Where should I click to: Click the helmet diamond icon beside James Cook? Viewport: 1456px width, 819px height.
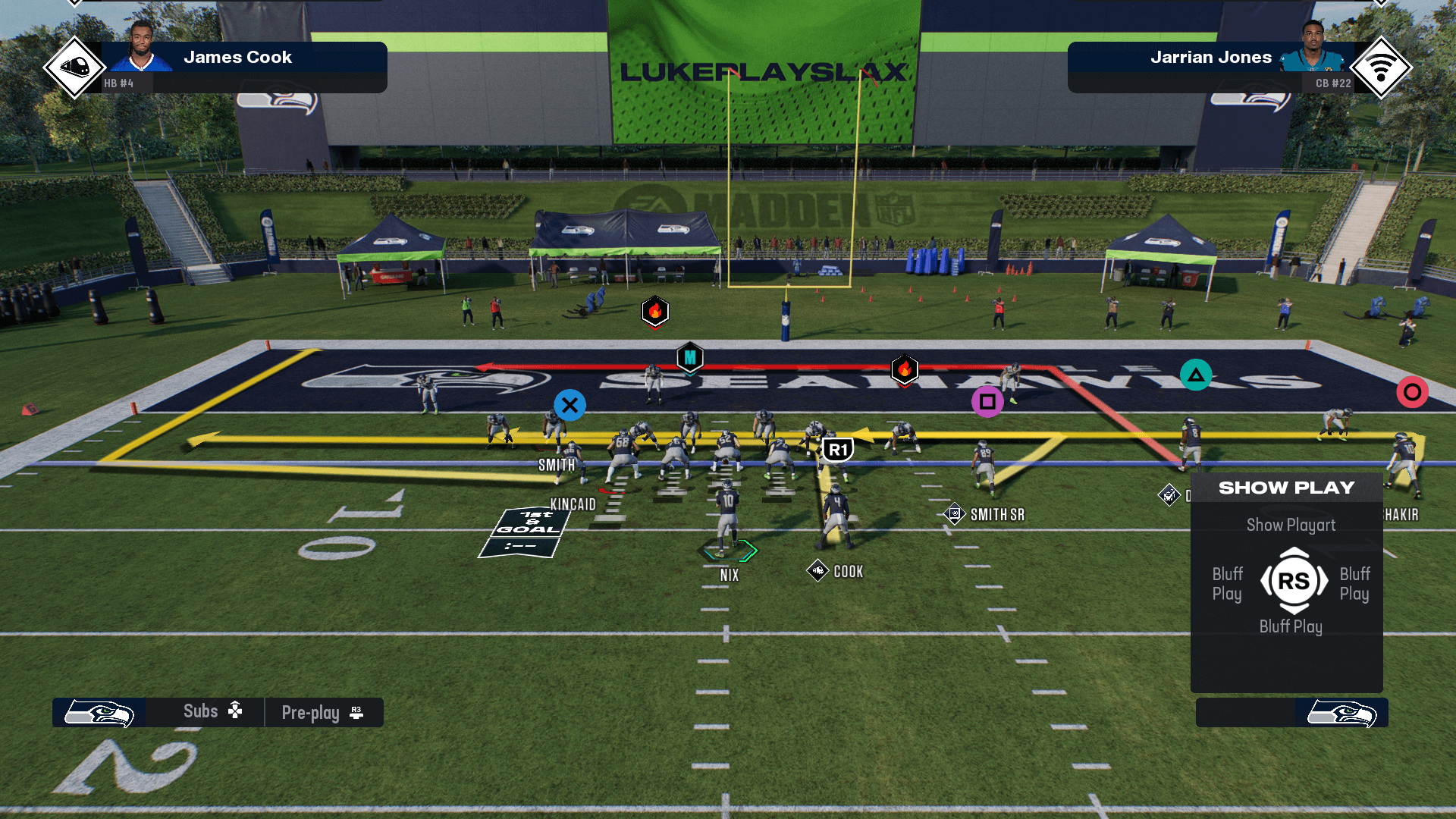tap(74, 67)
